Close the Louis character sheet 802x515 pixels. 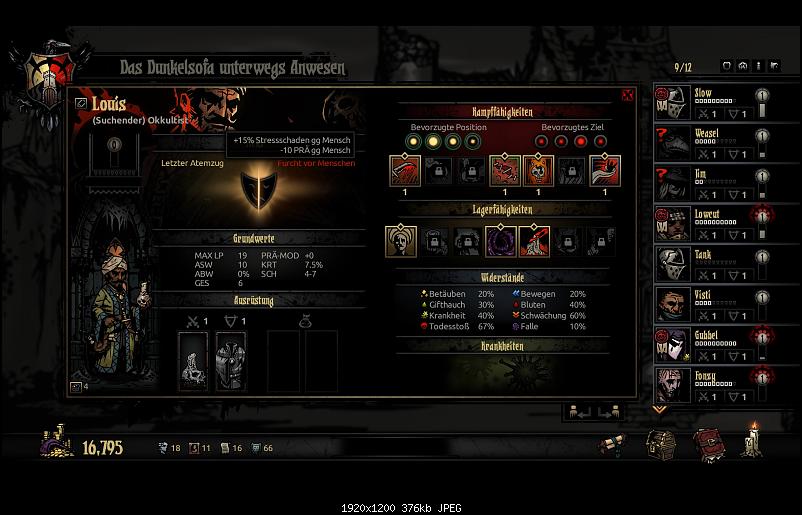pyautogui.click(x=628, y=95)
